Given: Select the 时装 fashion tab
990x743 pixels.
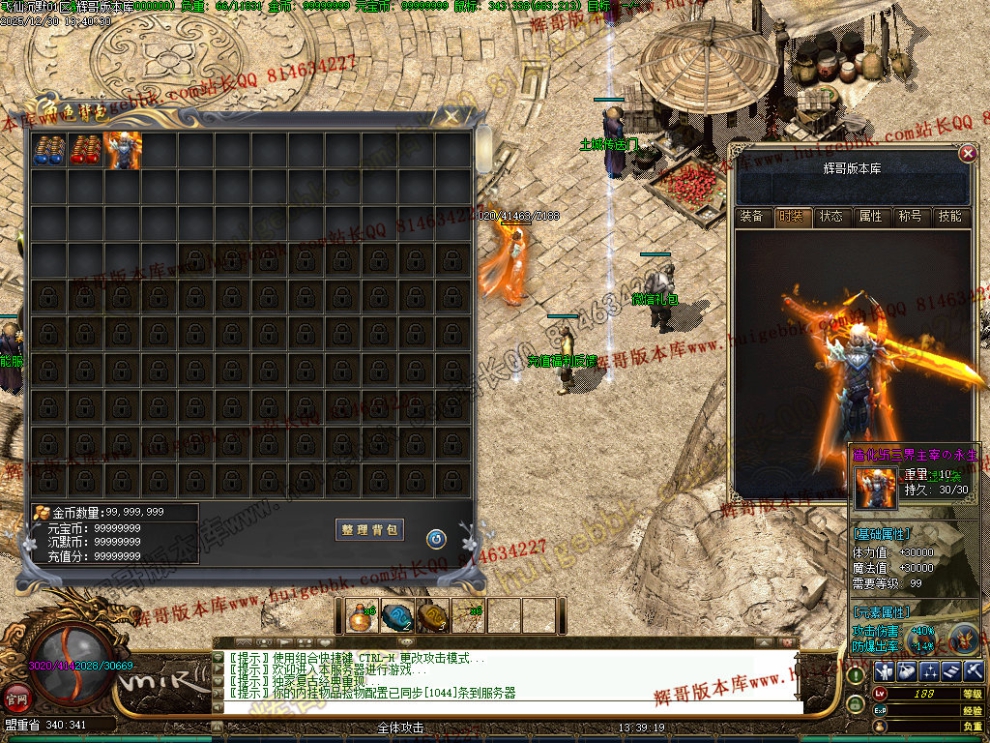Looking at the screenshot, I should [x=791, y=216].
